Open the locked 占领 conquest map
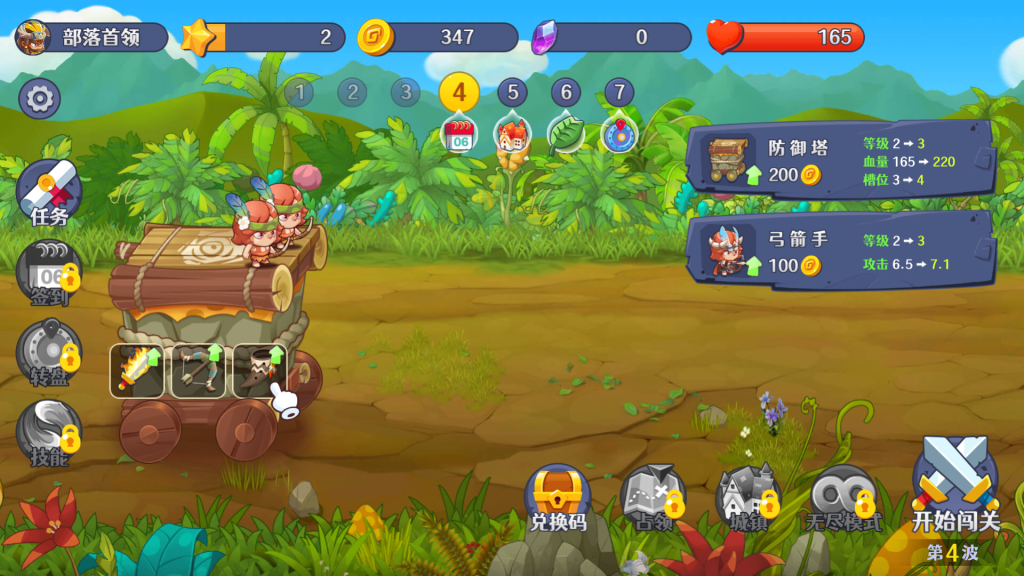The height and width of the screenshot is (576, 1024). [x=653, y=497]
